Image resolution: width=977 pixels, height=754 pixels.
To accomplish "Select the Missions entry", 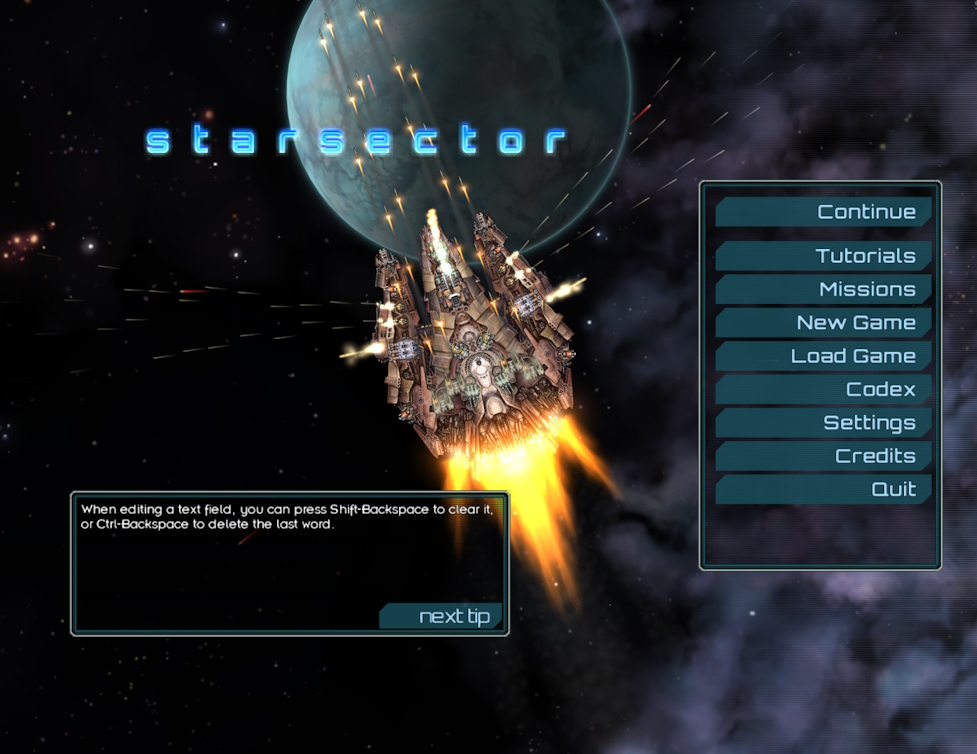I will click(x=824, y=289).
